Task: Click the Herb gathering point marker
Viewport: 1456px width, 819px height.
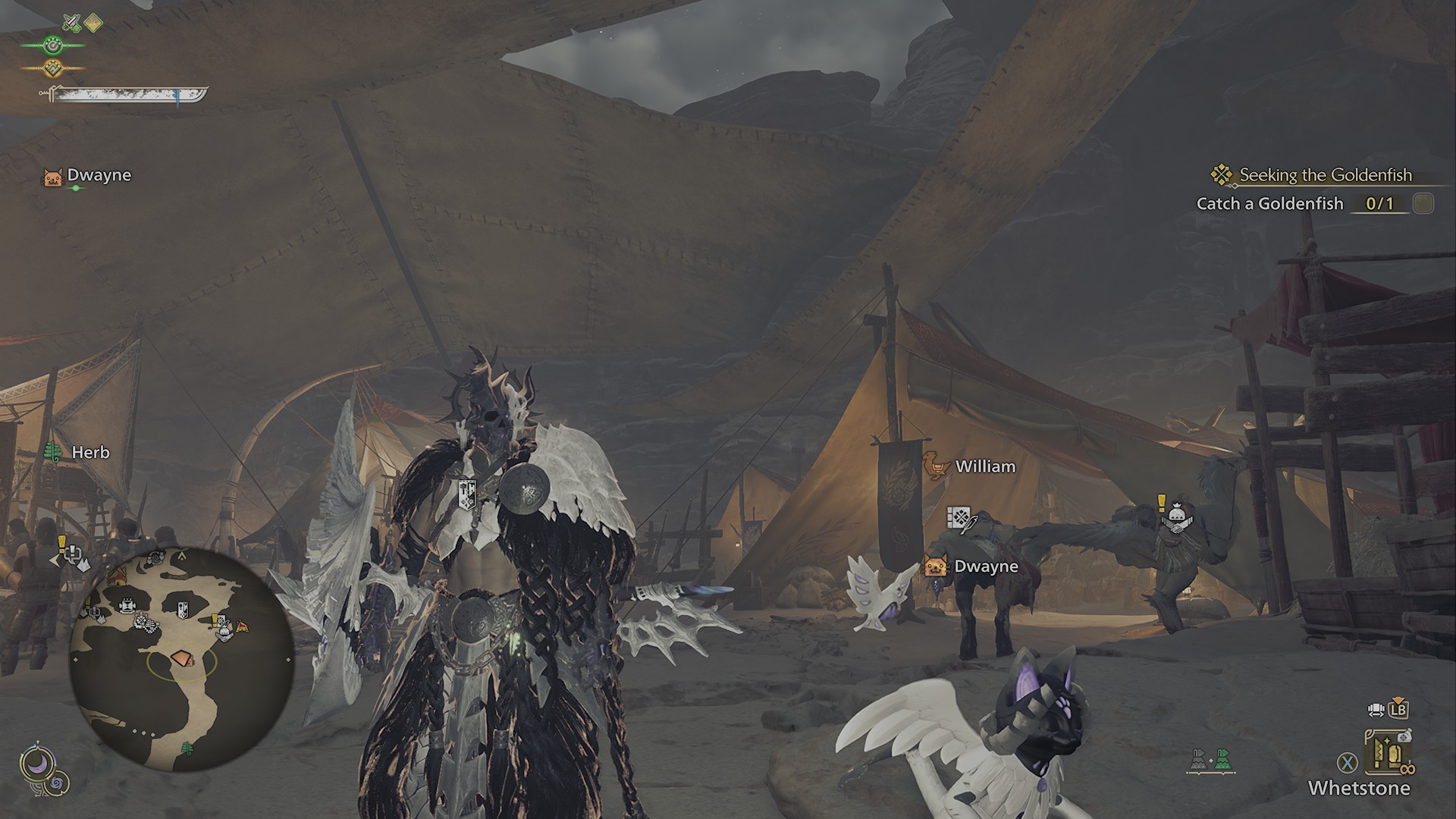Action: pos(78,453)
